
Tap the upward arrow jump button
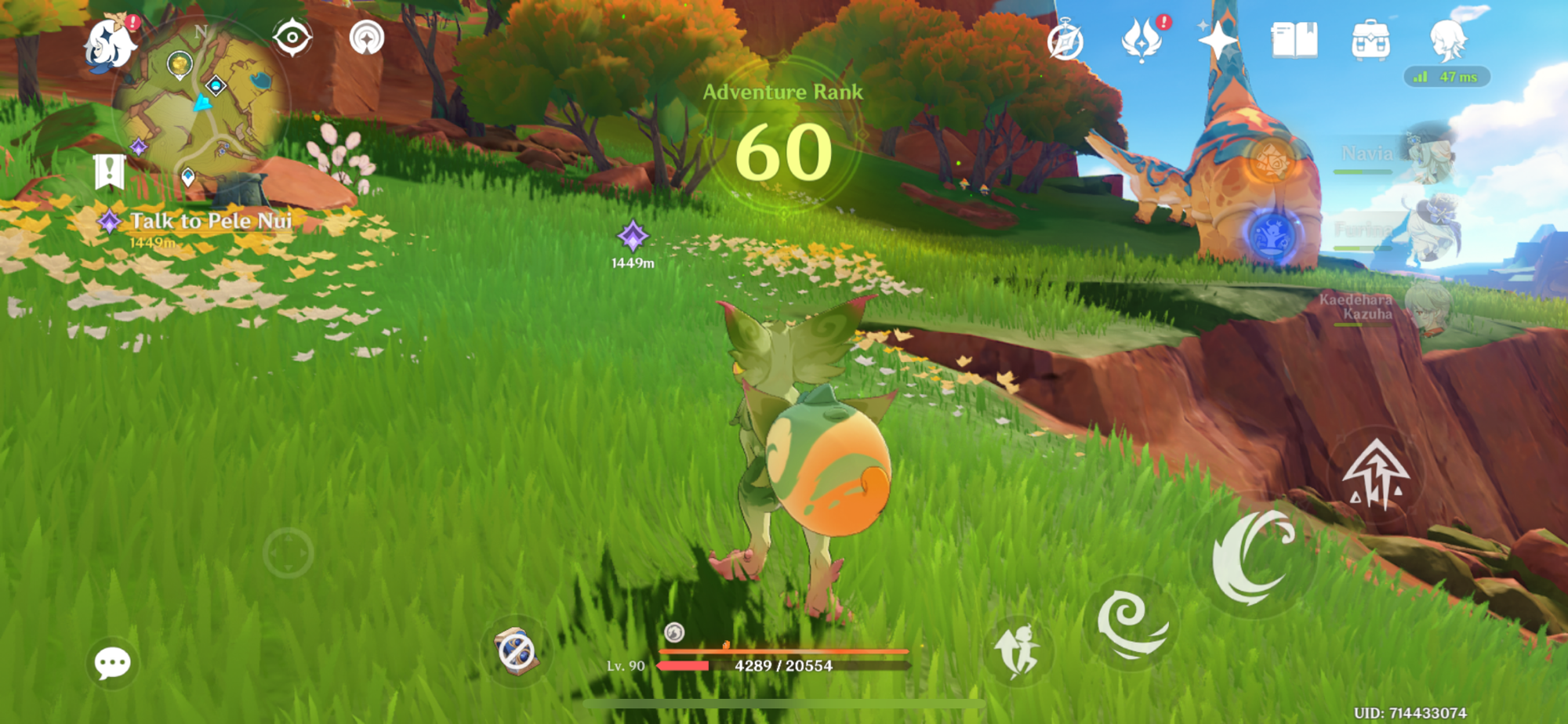click(1375, 474)
